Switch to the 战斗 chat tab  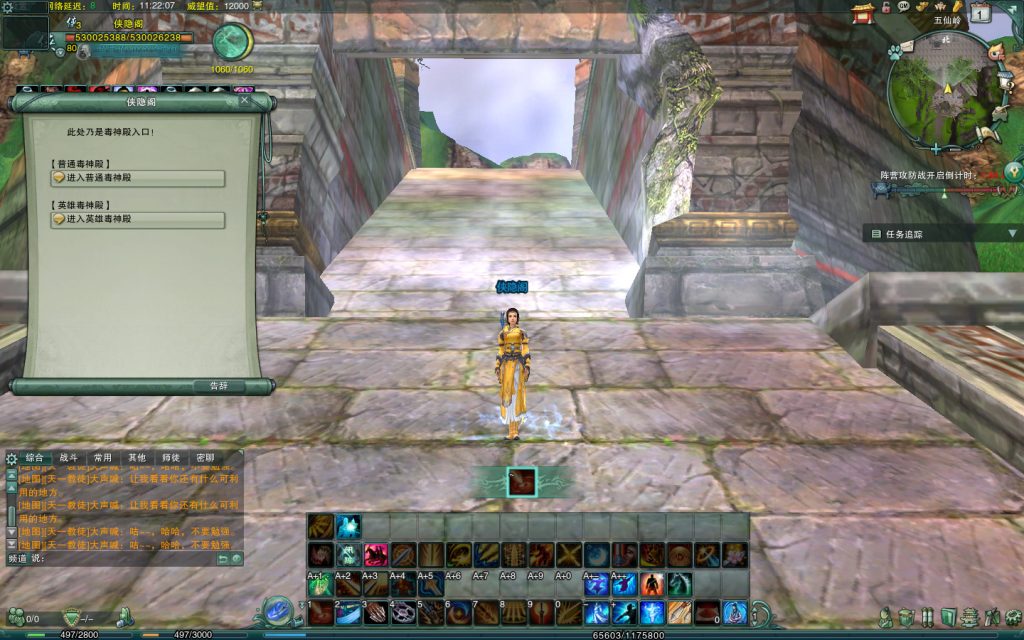click(68, 458)
